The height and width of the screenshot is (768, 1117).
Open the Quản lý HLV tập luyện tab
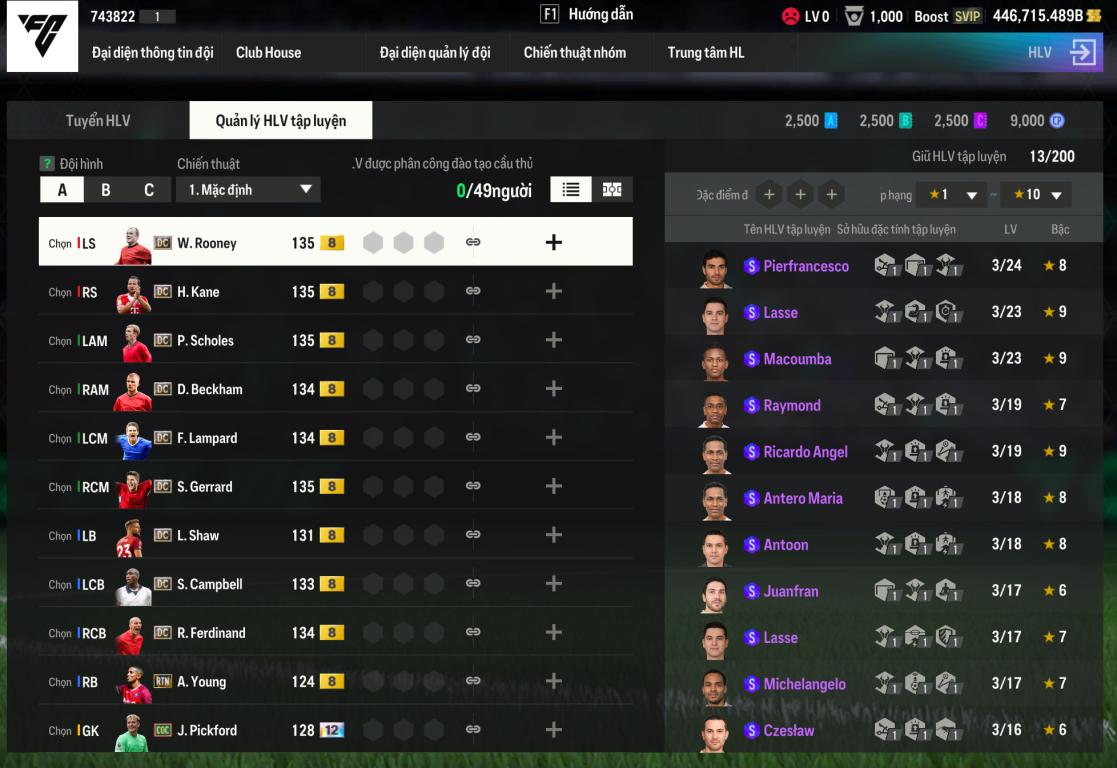pyautogui.click(x=281, y=121)
